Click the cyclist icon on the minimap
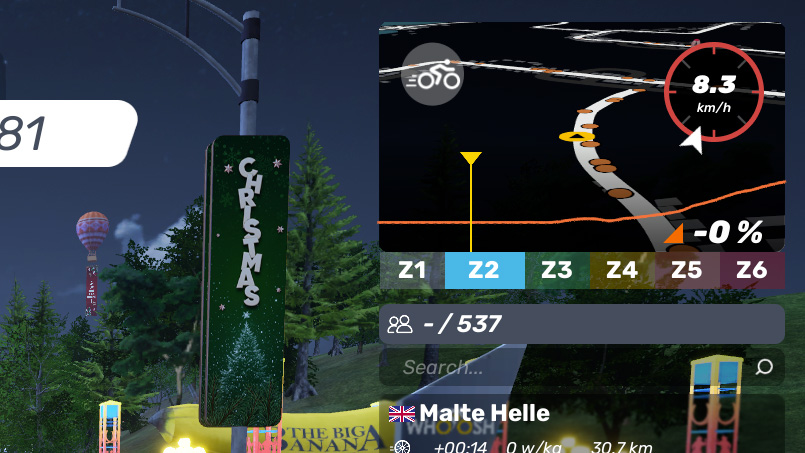805x453 pixels. (x=431, y=75)
